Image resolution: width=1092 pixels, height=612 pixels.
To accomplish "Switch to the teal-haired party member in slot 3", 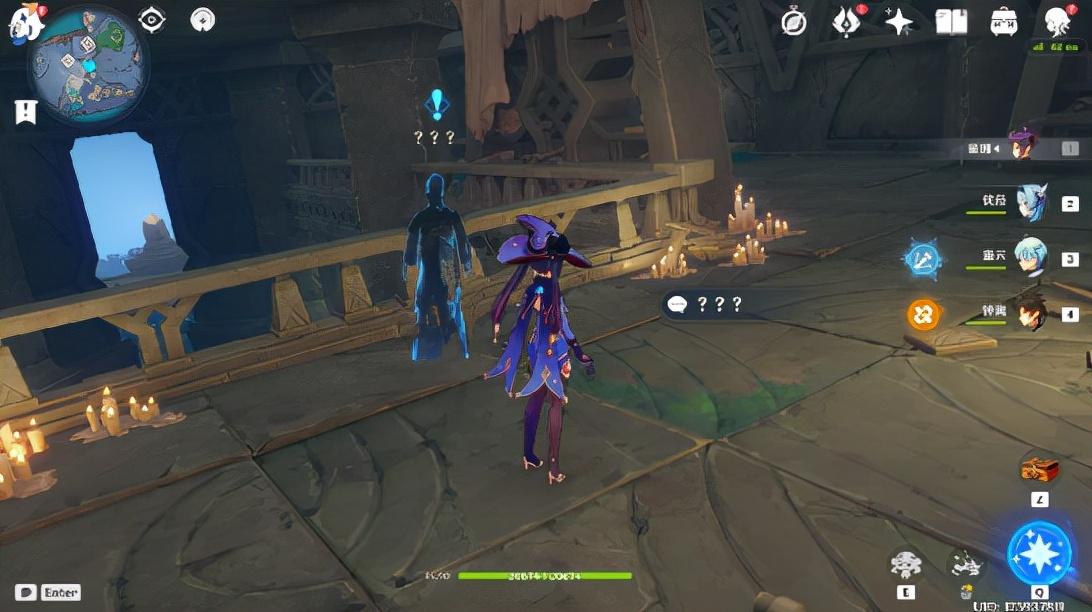I will [1030, 257].
